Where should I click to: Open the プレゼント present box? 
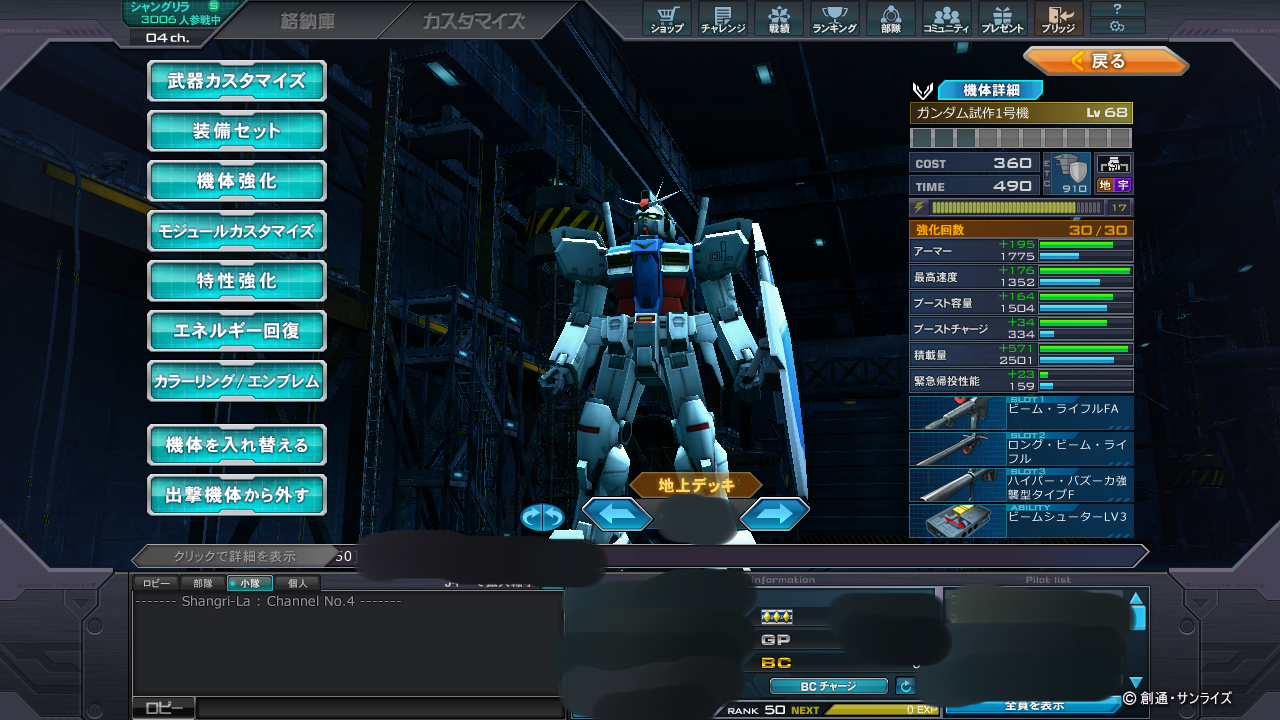tap(1002, 18)
